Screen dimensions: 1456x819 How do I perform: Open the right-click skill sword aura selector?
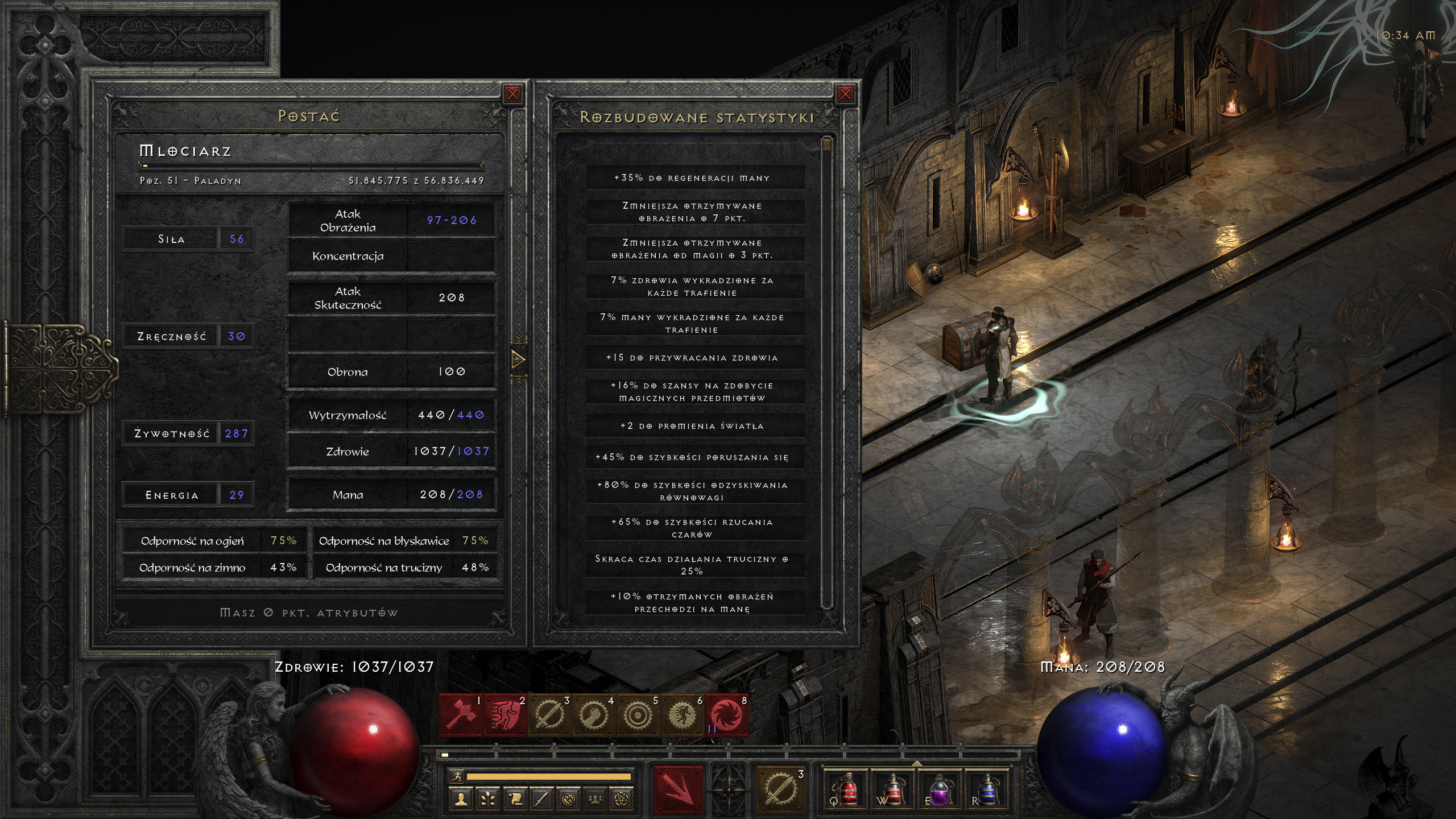(780, 789)
